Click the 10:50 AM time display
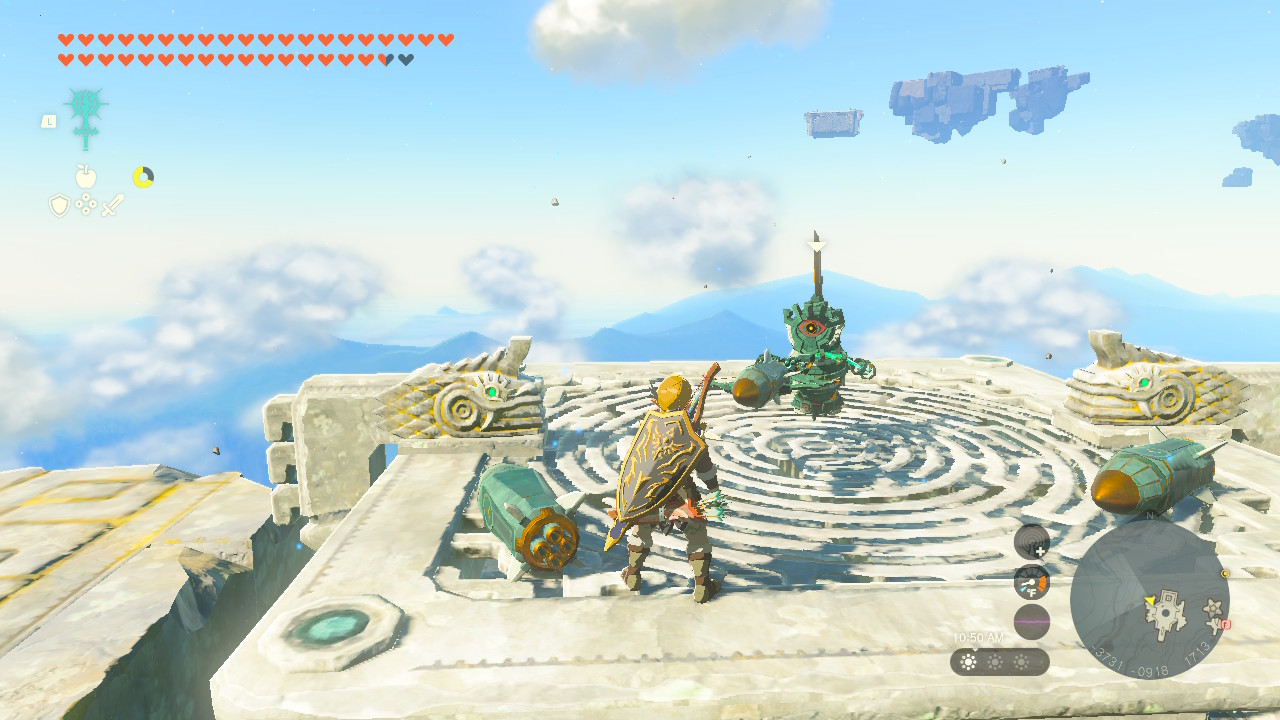This screenshot has width=1280, height=720. [x=978, y=635]
